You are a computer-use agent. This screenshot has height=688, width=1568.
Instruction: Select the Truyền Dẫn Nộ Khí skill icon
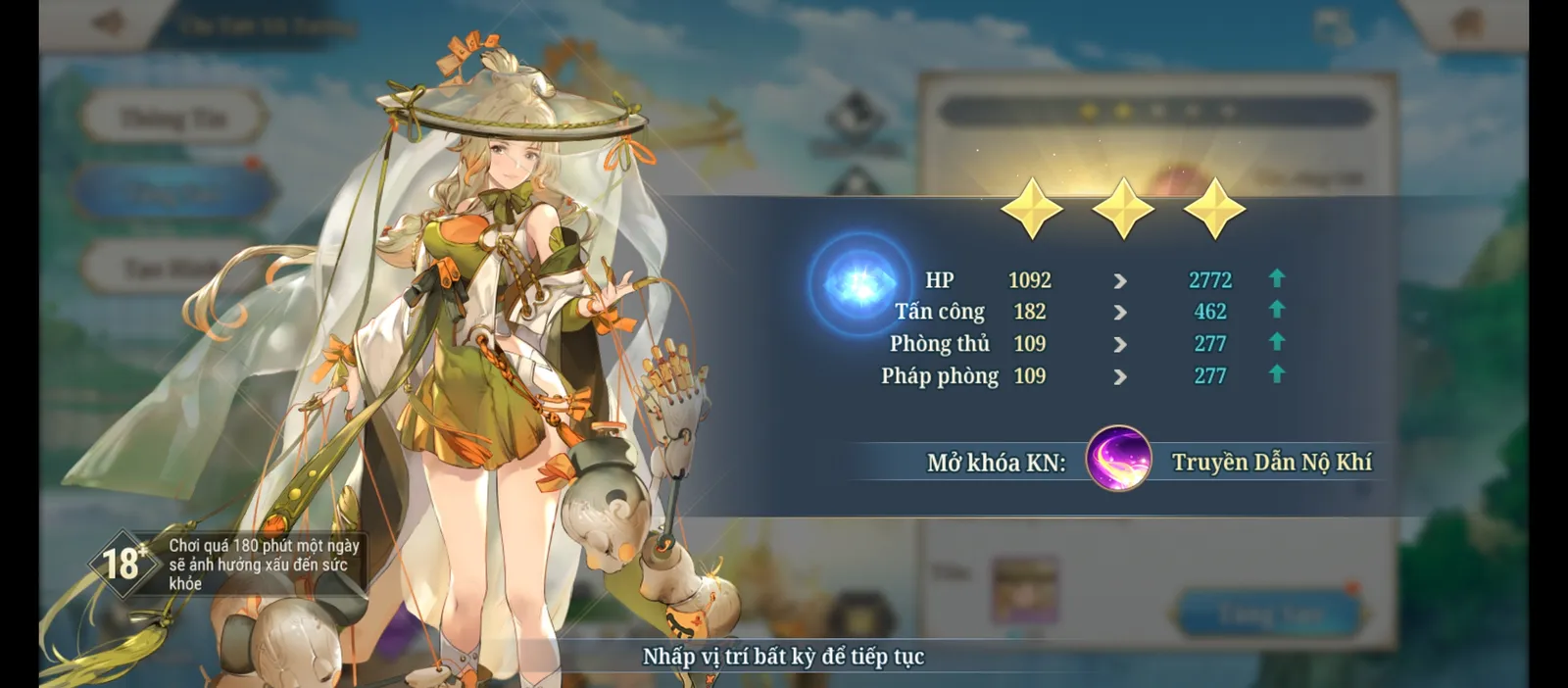1118,459
